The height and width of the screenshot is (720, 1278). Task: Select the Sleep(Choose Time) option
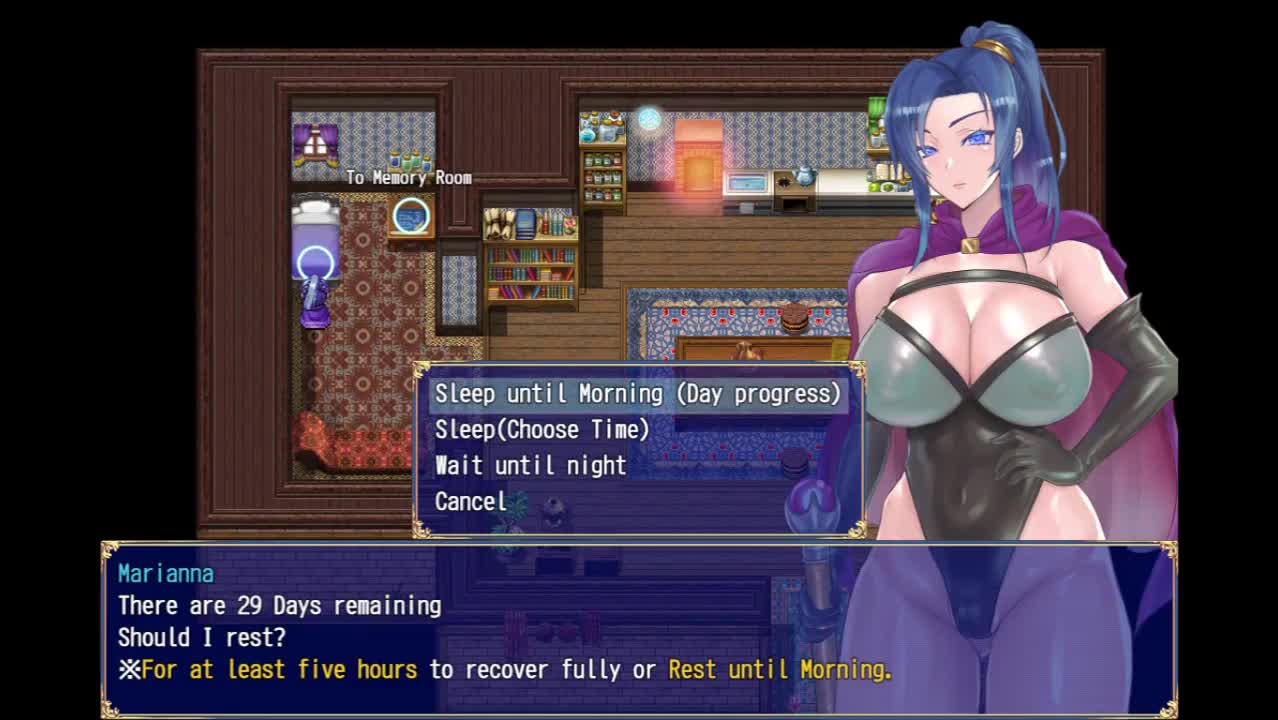pyautogui.click(x=542, y=430)
